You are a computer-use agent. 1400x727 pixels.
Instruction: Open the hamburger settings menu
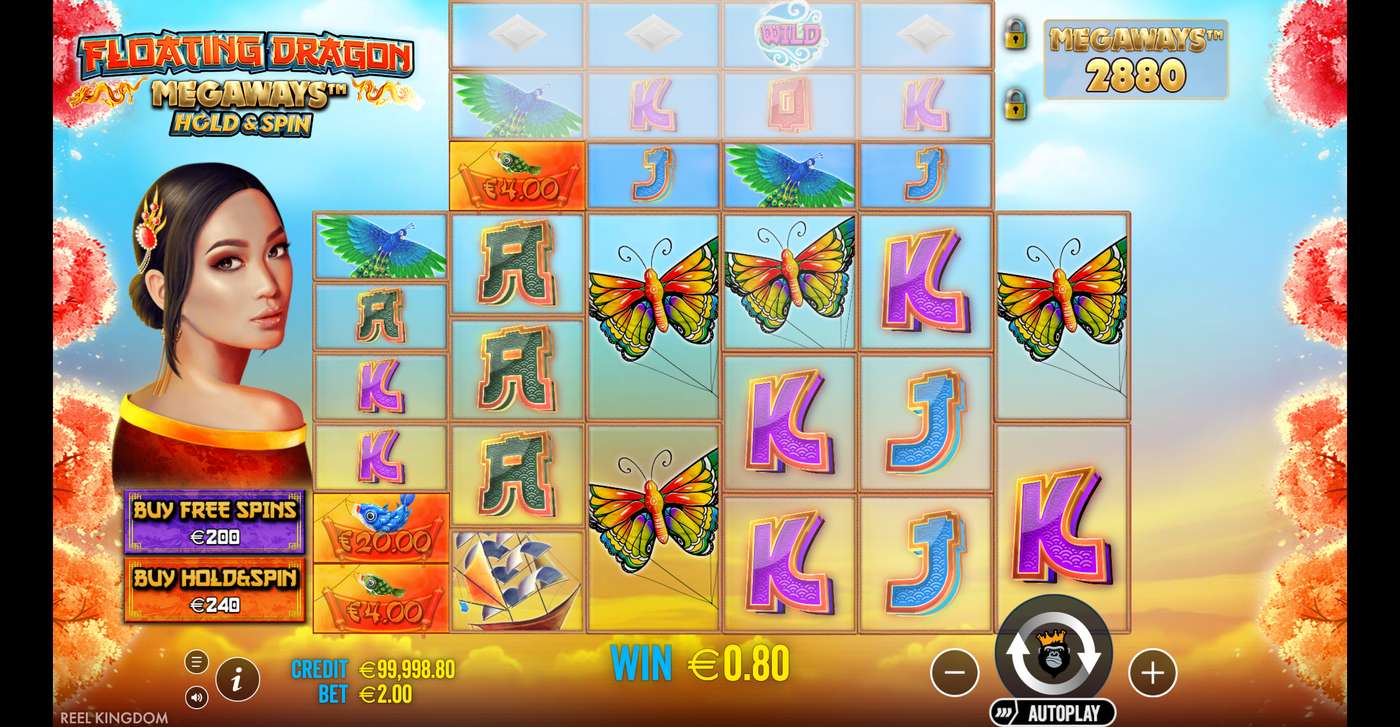tap(196, 661)
